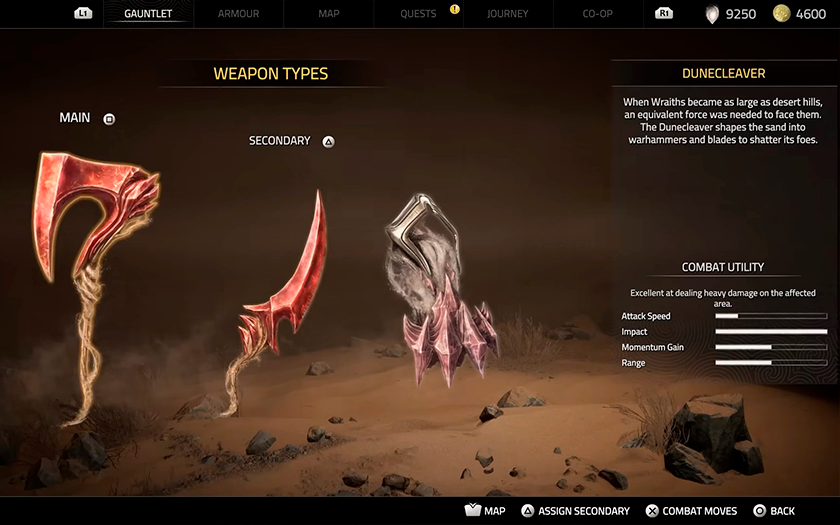
Task: Choose the curved red scythe blade weapon
Action: (x=285, y=290)
